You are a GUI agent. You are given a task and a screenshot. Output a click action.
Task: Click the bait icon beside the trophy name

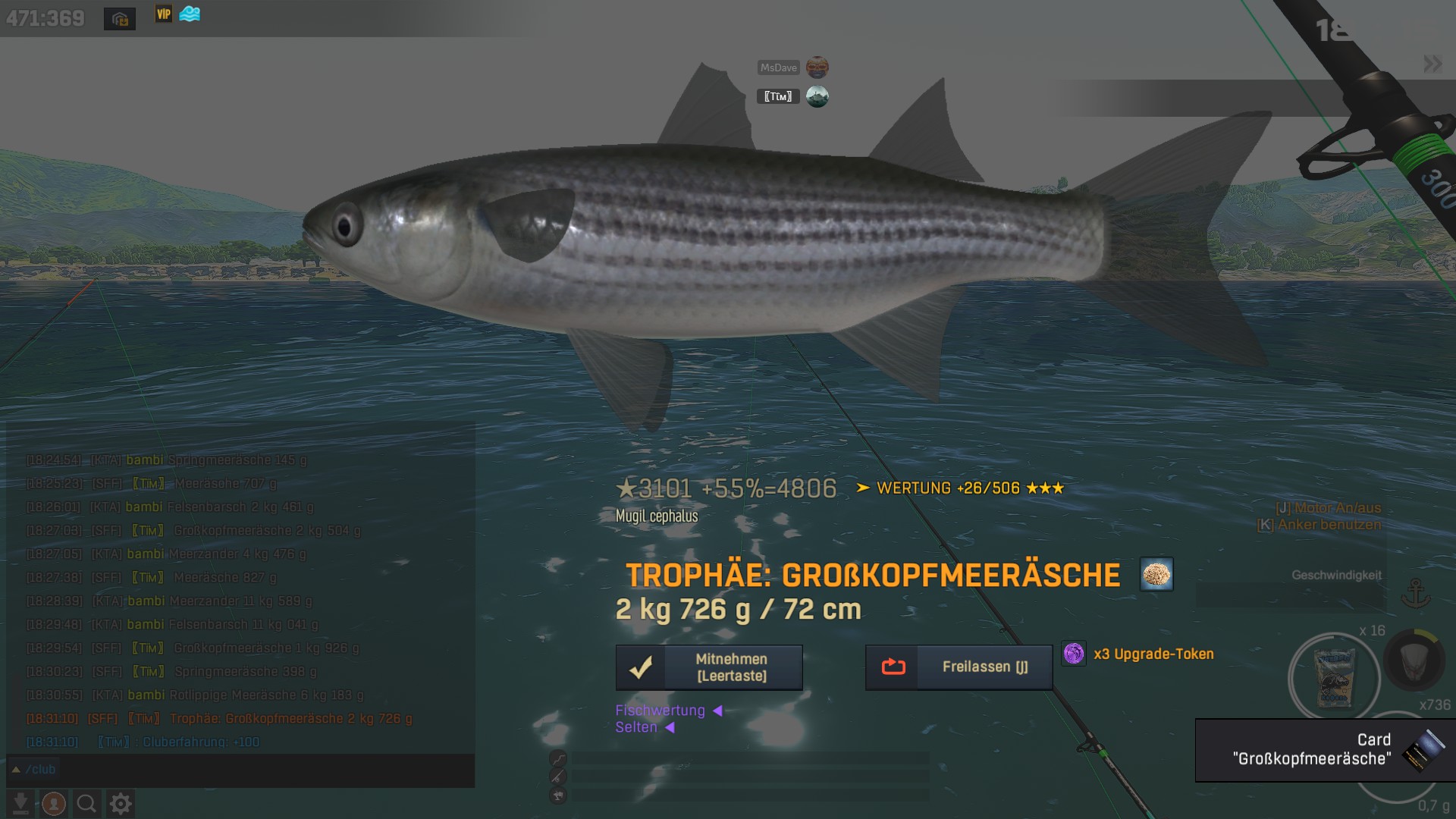tap(1156, 574)
